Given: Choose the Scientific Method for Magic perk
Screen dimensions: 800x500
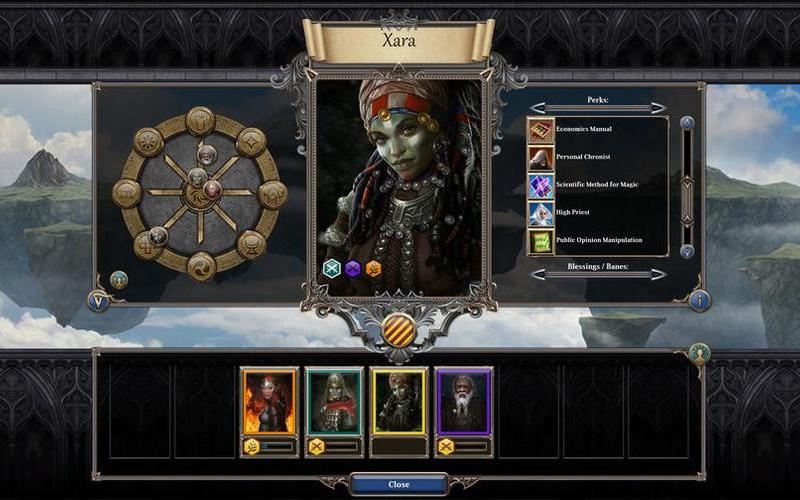Looking at the screenshot, I should pos(598,185).
